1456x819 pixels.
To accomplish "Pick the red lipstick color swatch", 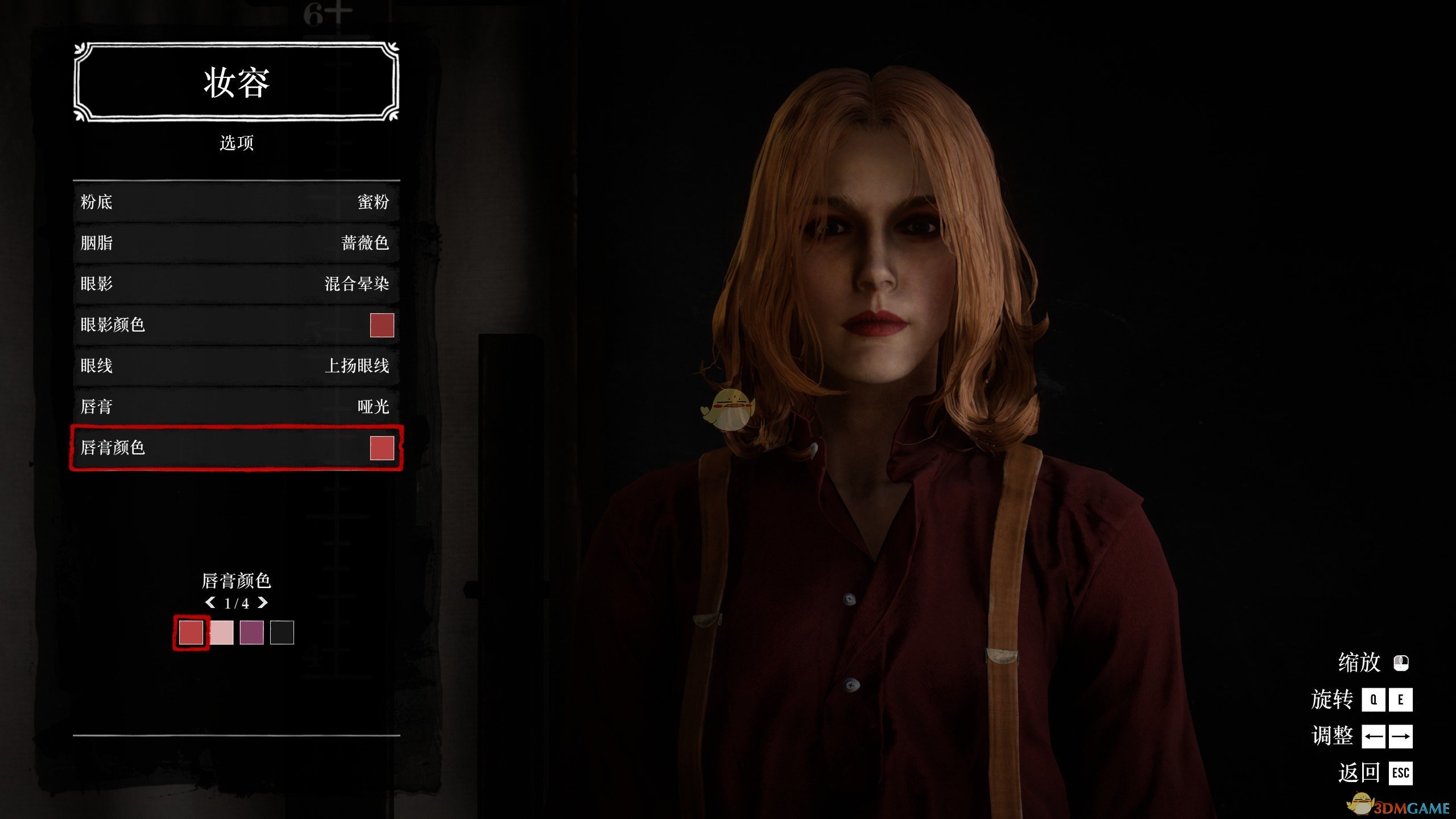I will point(191,632).
